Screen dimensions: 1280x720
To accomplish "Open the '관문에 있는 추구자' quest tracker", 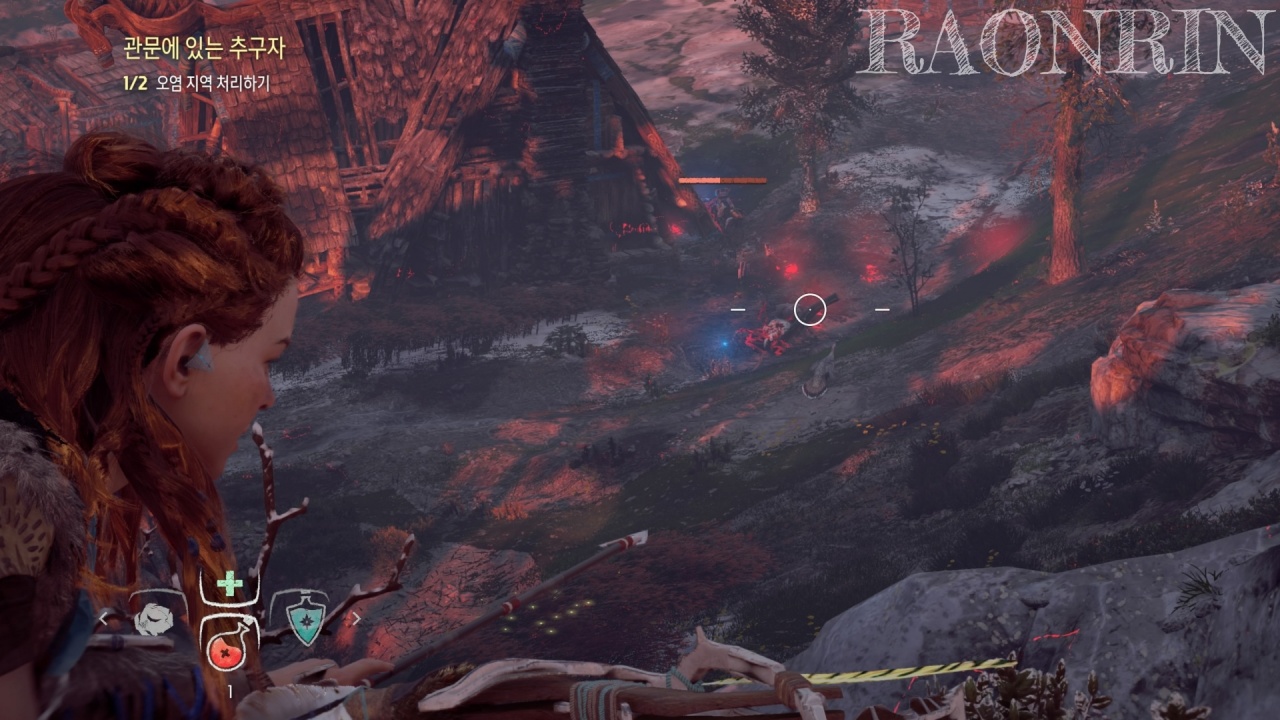I will click(x=201, y=45).
